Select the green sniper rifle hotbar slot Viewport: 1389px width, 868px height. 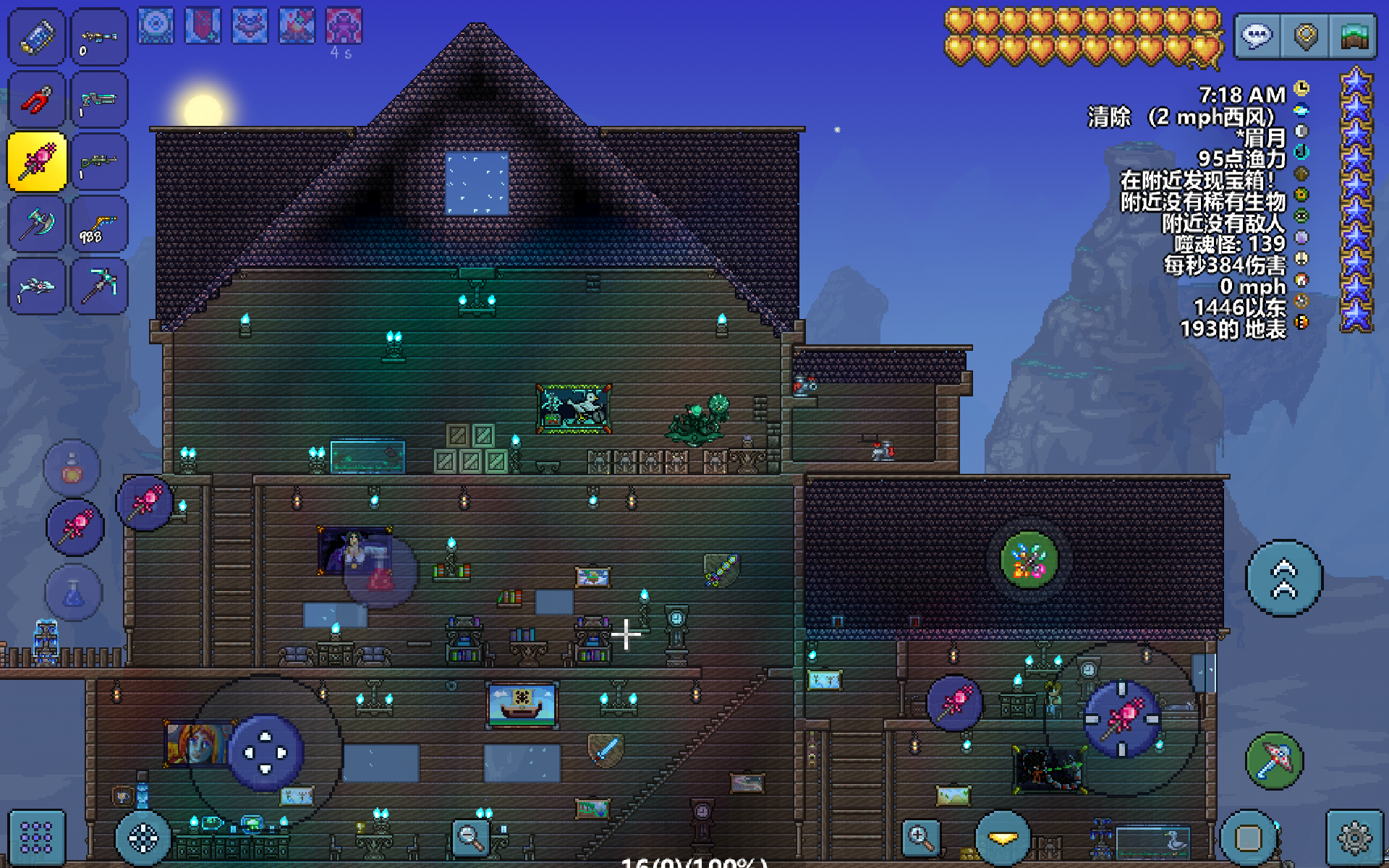(99, 162)
